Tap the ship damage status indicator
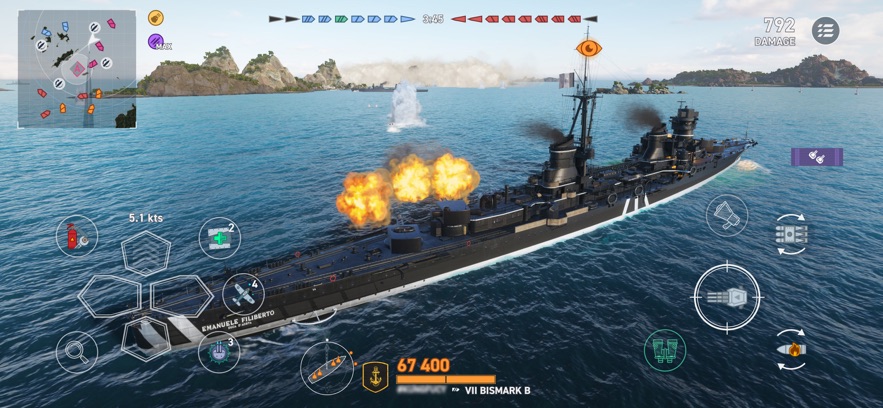883x408 pixels. (x=327, y=367)
